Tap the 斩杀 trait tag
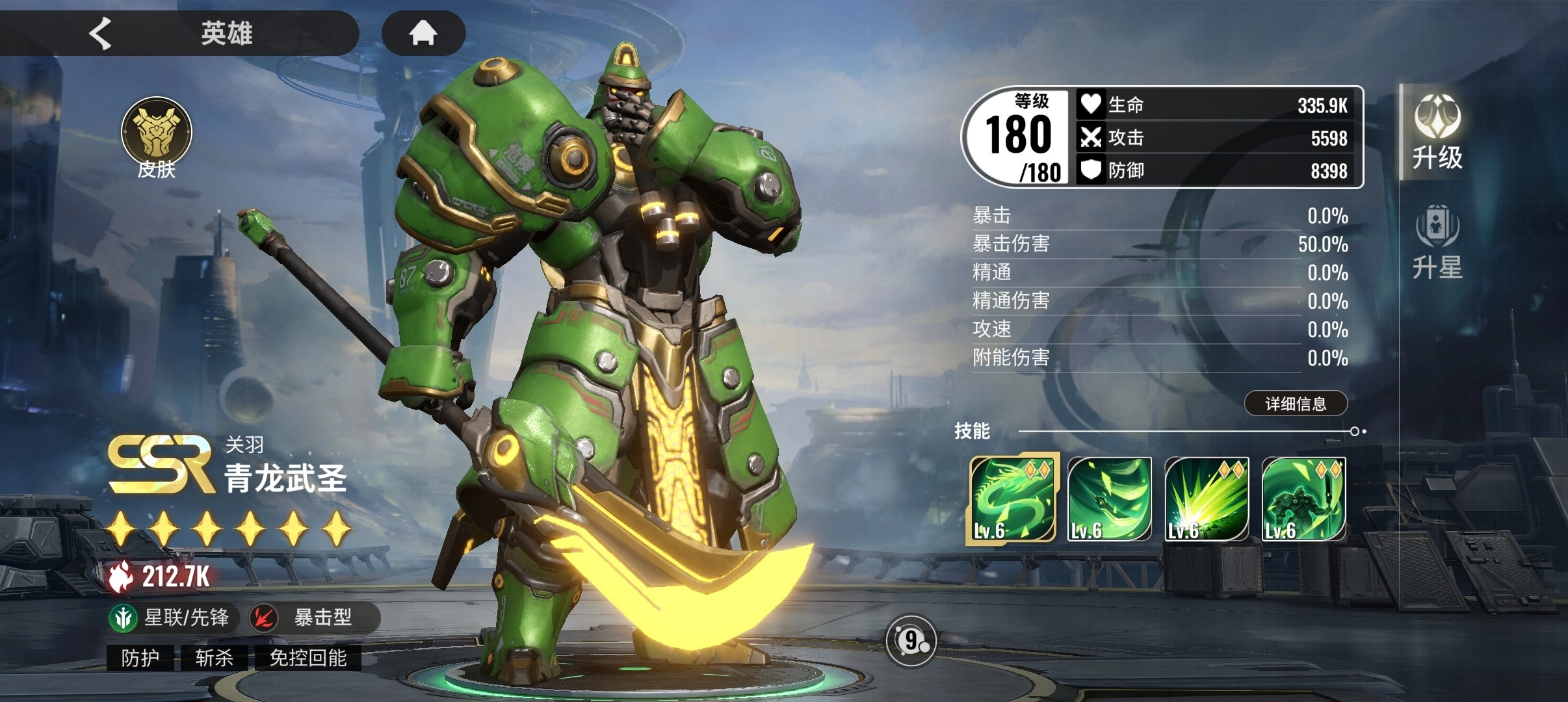Image resolution: width=1568 pixels, height=702 pixels. 215,658
